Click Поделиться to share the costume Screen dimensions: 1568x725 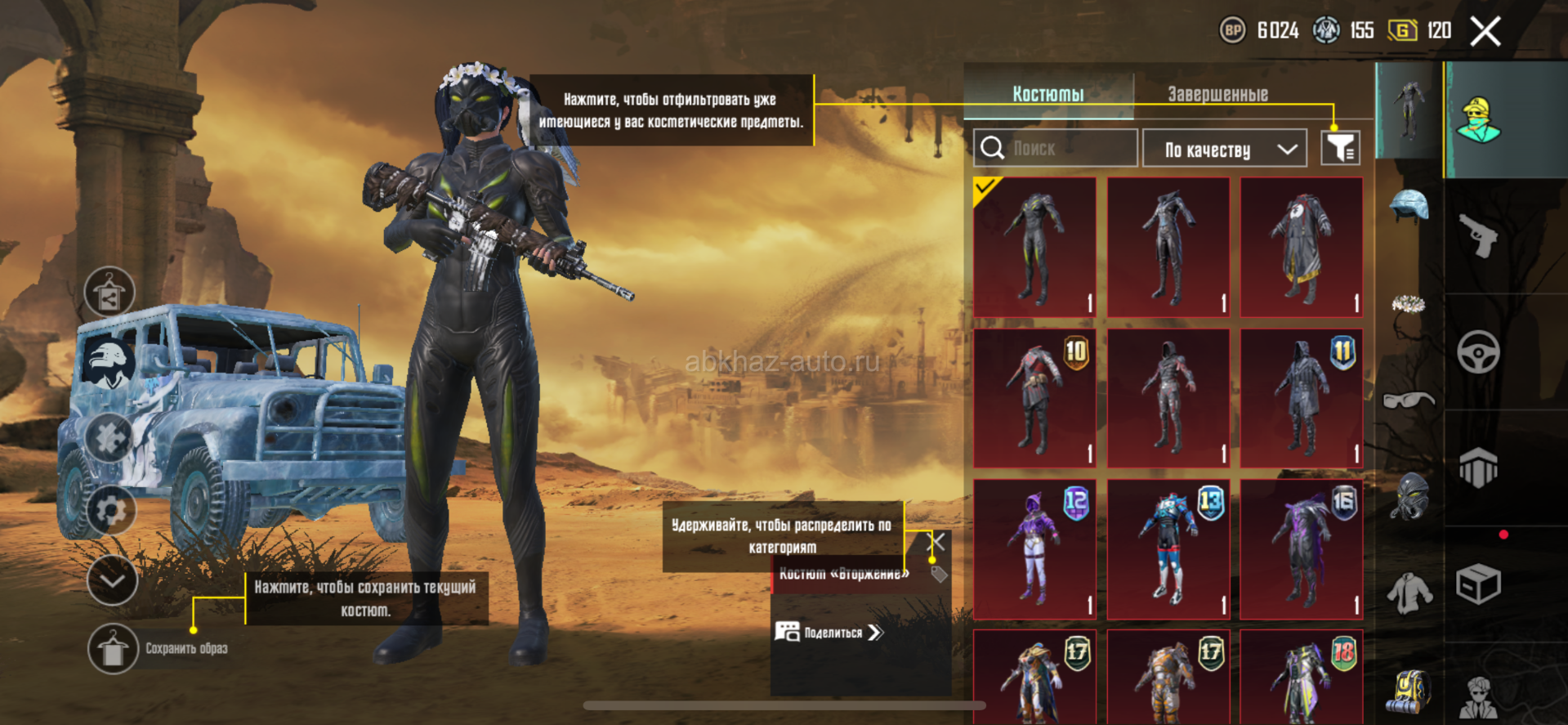(x=829, y=632)
